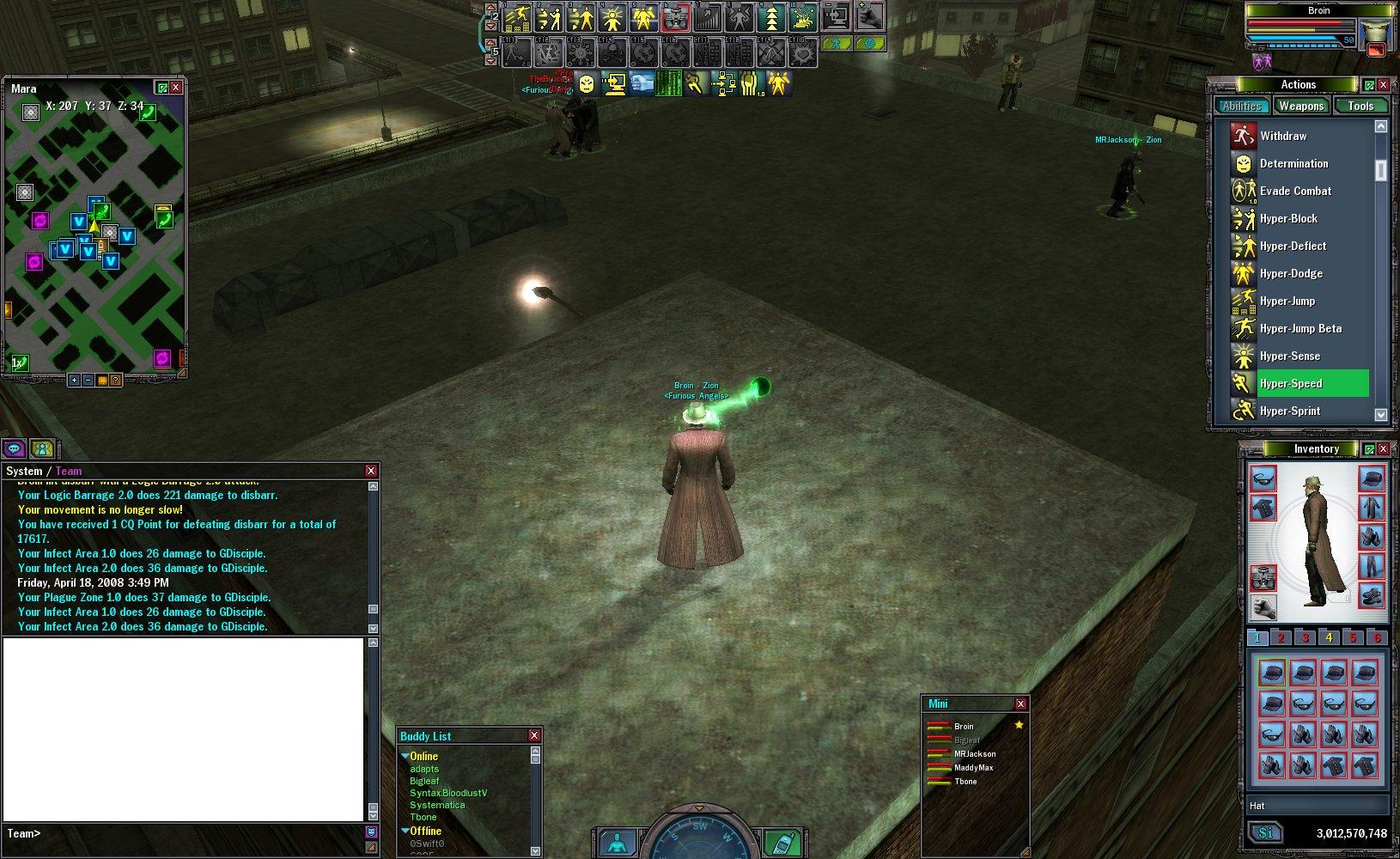Use the Evade Combat ability
Image resolution: width=1400 pixels, height=859 pixels.
pyautogui.click(x=1295, y=191)
